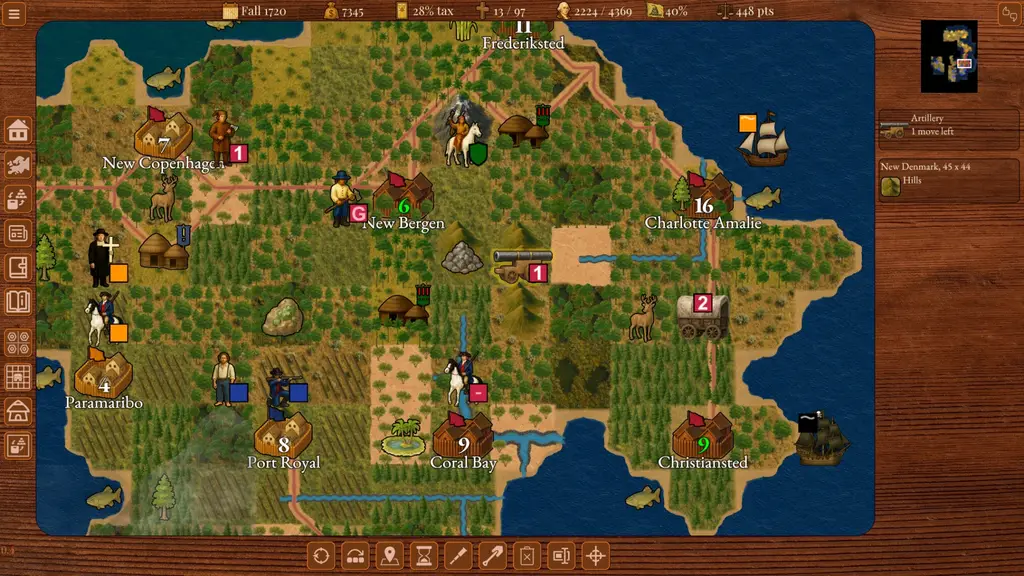Activate the spyglass toolbar button
Viewport: 1024px width, 576px height.
pos(458,555)
